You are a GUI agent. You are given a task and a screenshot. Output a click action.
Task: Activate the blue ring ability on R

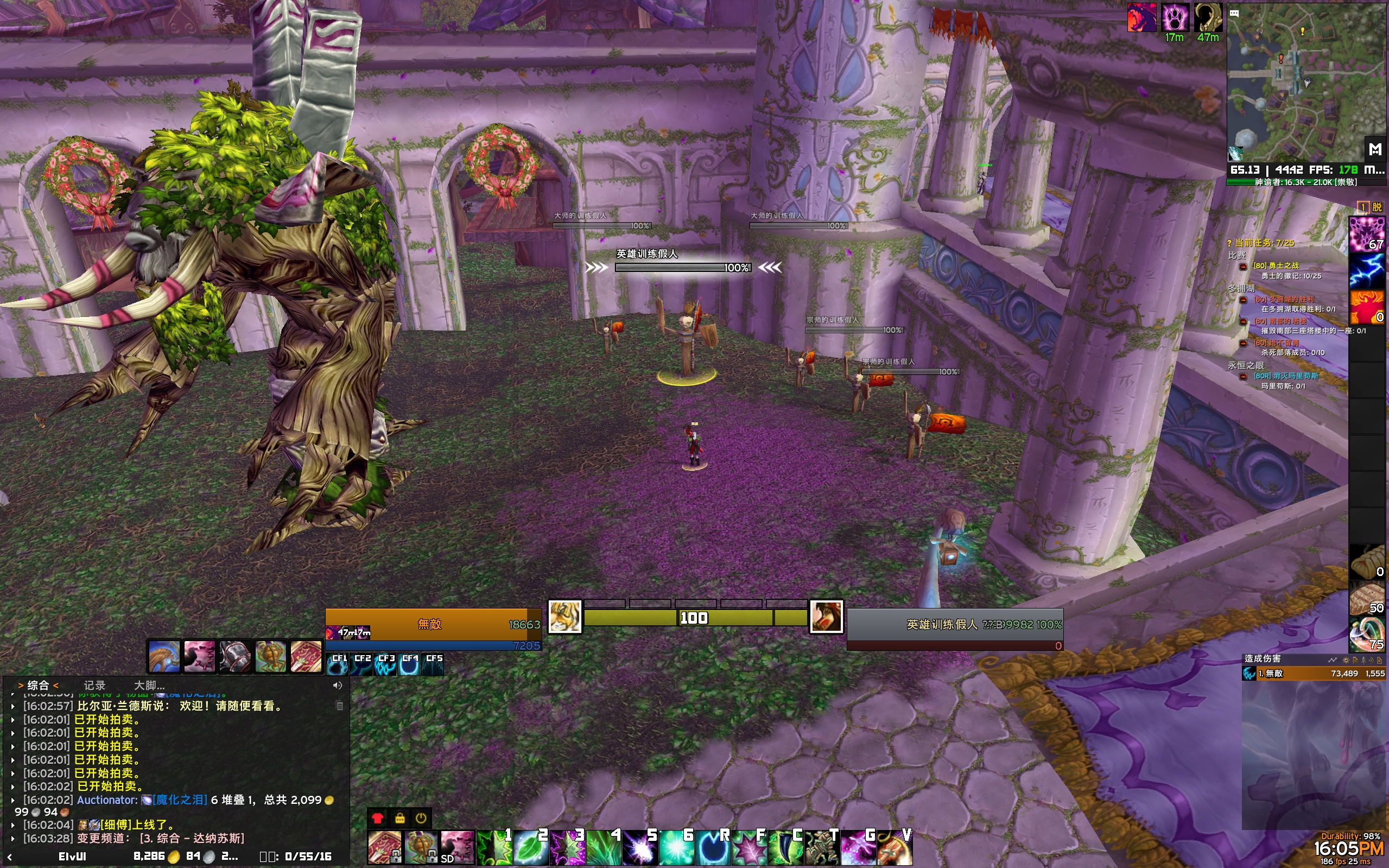pyautogui.click(x=713, y=848)
